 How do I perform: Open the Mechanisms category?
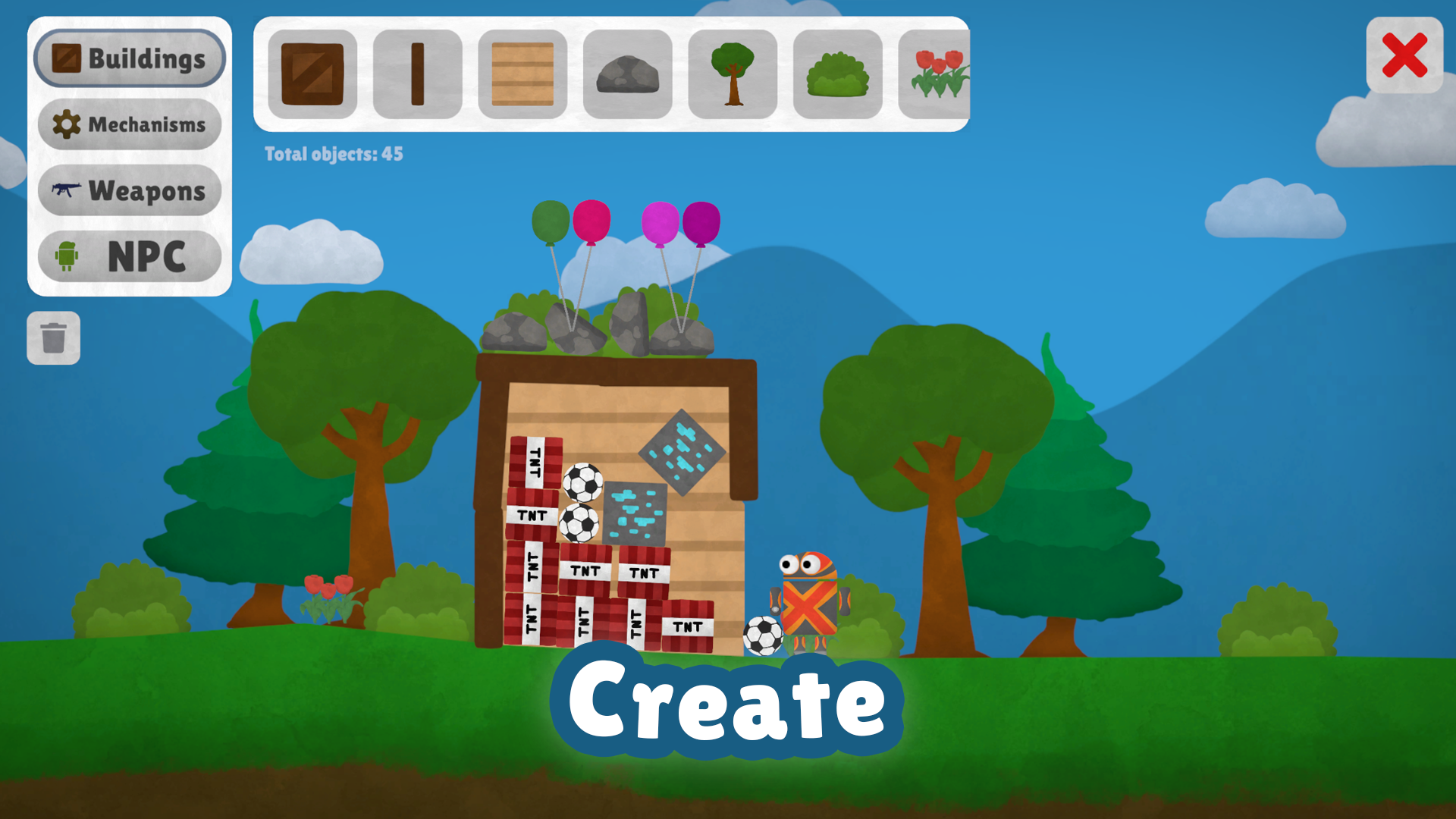(130, 124)
